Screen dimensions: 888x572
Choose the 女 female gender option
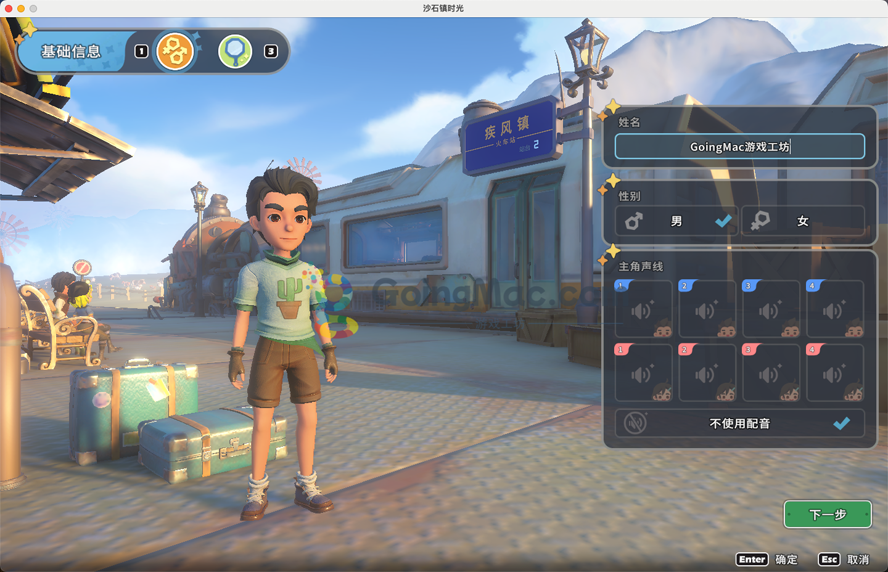click(x=803, y=221)
